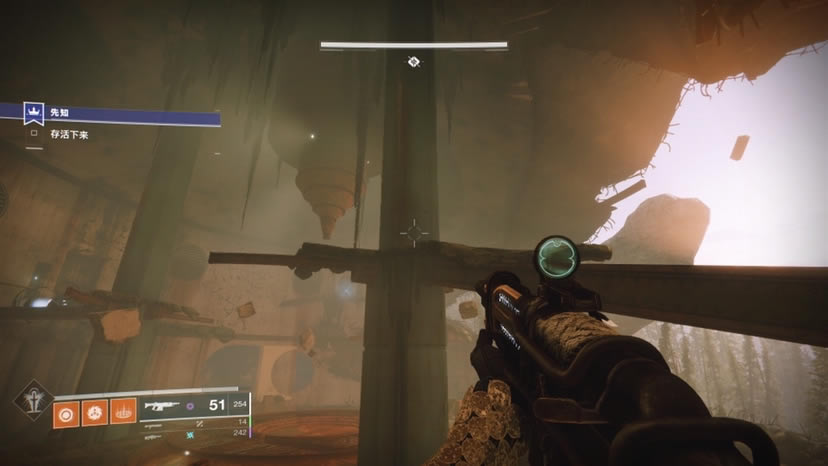Switch to the second weapon row

(200, 424)
